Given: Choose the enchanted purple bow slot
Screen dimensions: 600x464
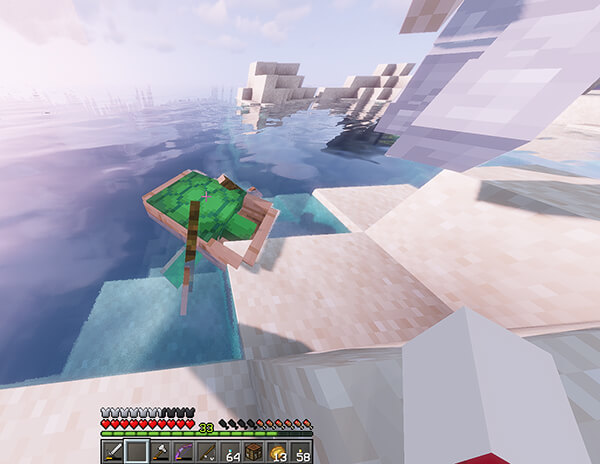Looking at the screenshot, I should tap(182, 452).
